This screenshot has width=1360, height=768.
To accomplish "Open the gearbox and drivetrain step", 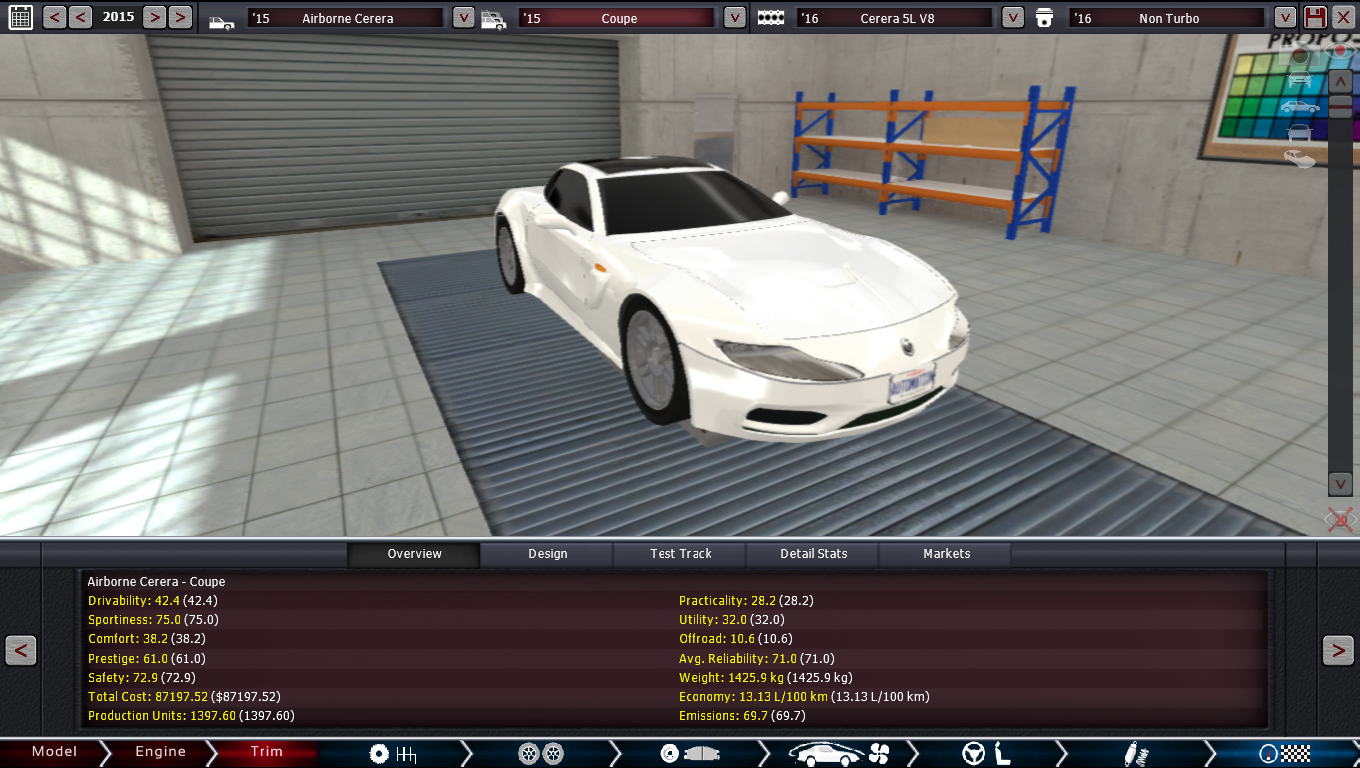I will 392,753.
